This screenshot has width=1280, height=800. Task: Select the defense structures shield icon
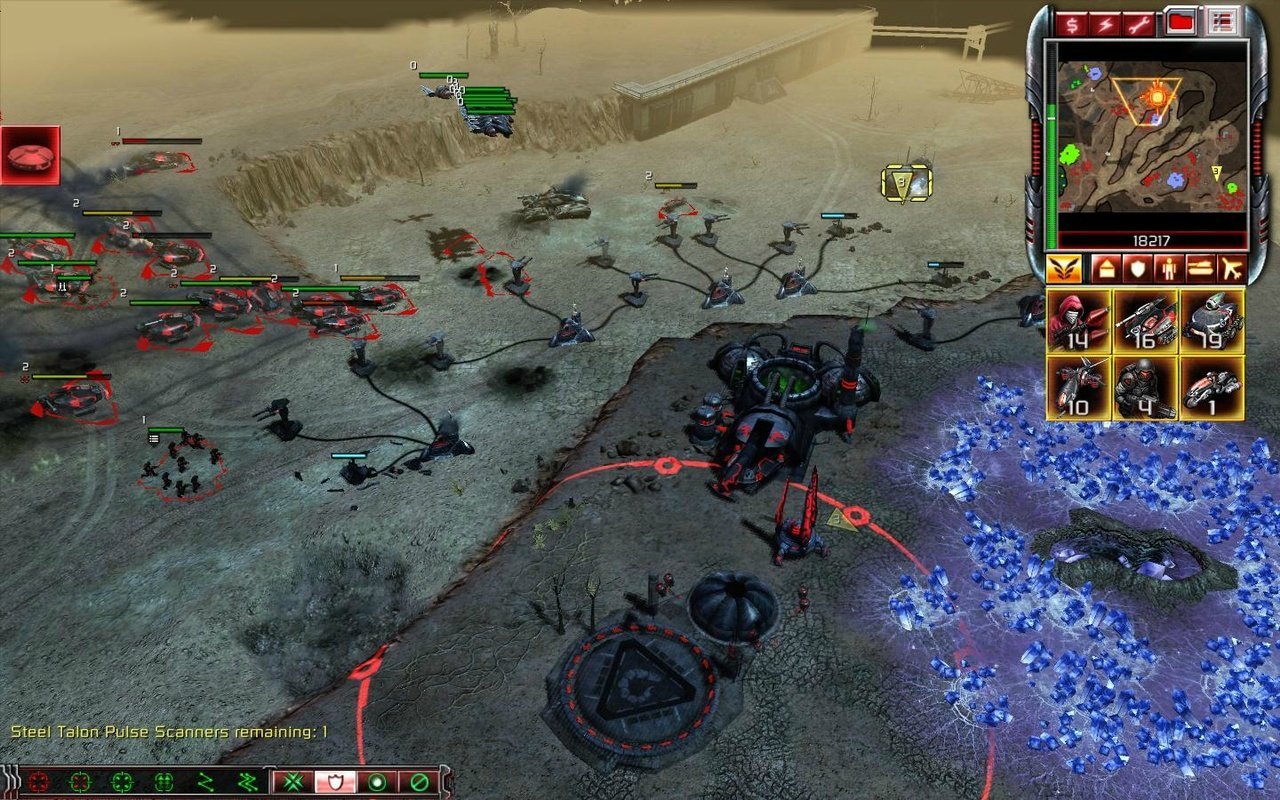tap(1136, 268)
